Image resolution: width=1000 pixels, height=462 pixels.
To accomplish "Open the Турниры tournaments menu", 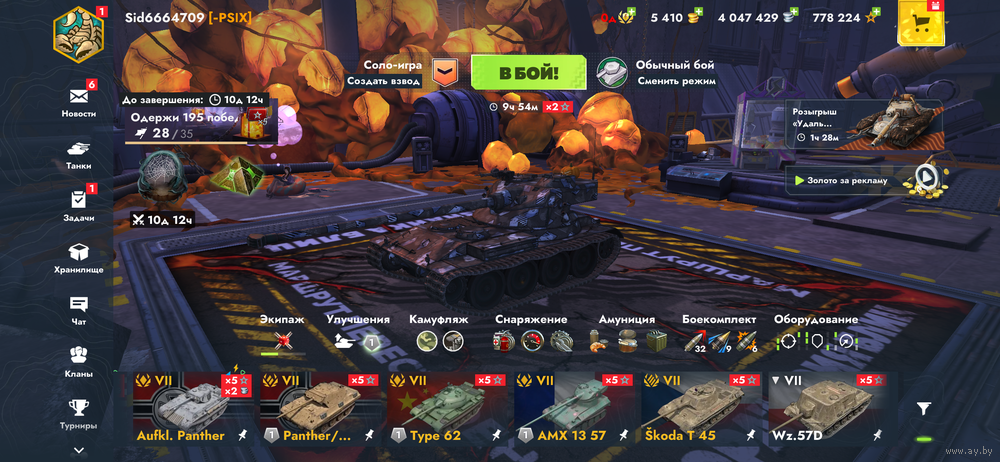I will (x=79, y=412).
